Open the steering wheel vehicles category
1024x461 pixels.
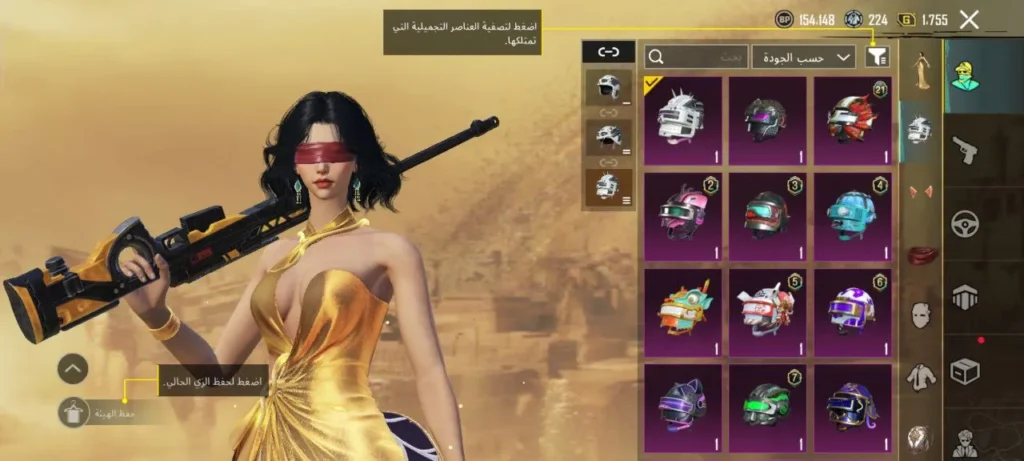point(965,224)
